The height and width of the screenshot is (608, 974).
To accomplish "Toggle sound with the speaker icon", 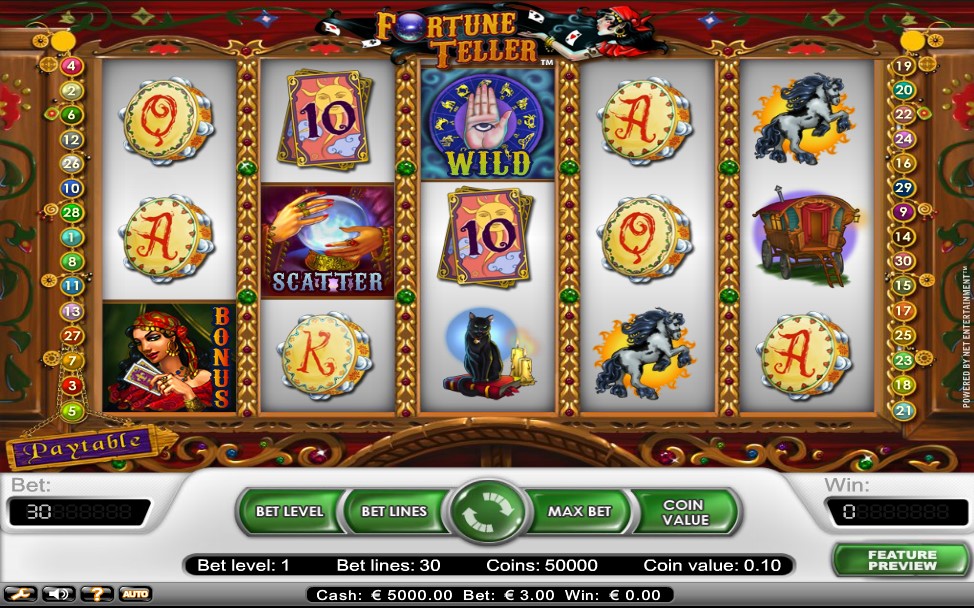I will pyautogui.click(x=58, y=594).
